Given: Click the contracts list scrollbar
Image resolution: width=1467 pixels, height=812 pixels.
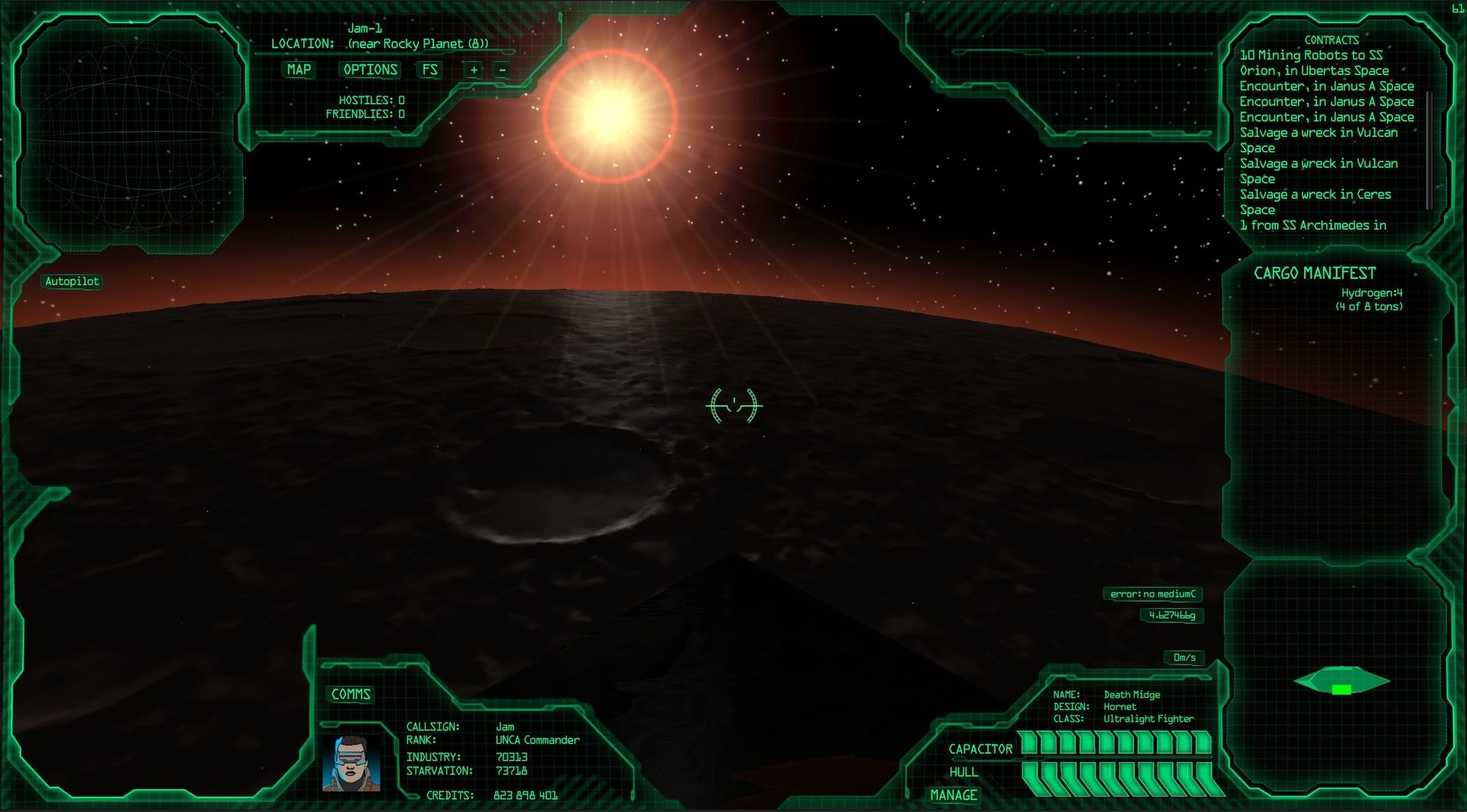Looking at the screenshot, I should [x=1428, y=149].
